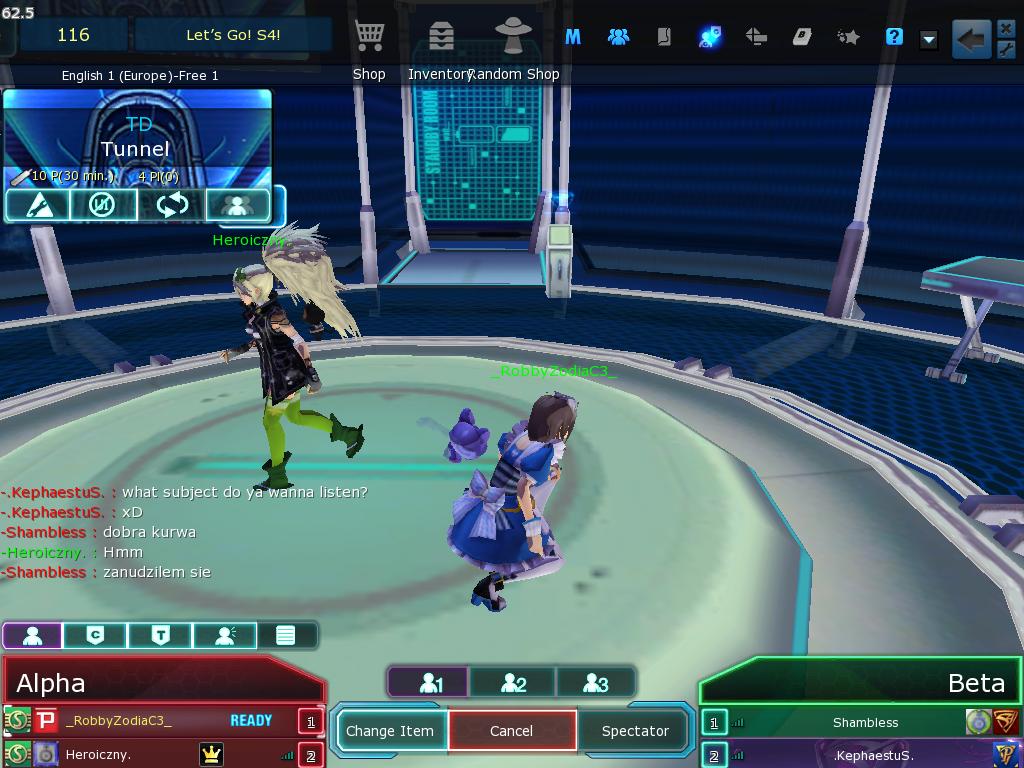Viewport: 1024px width, 768px height.
Task: Cancel ready status
Action: 511,731
